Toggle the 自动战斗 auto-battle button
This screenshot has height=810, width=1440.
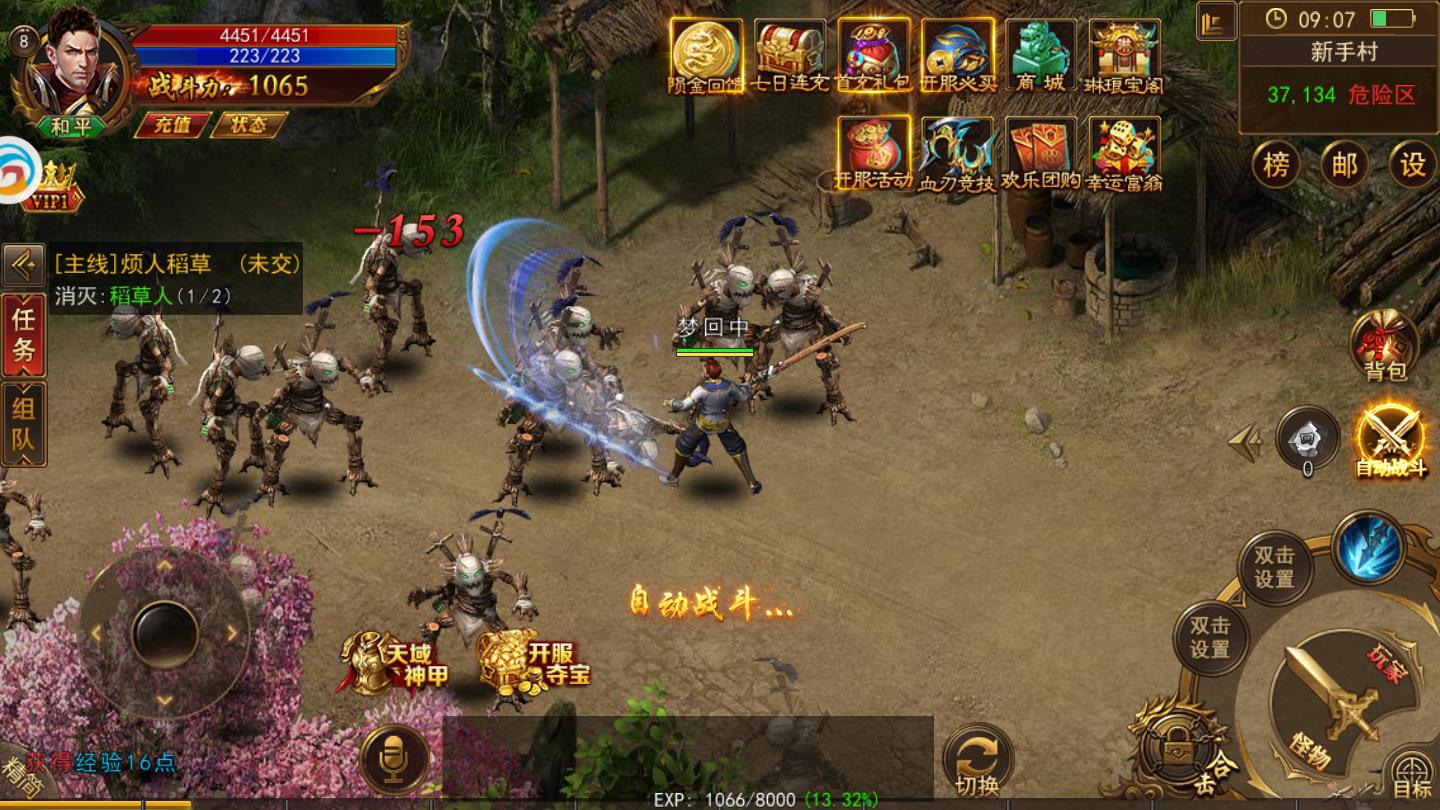pos(1390,441)
